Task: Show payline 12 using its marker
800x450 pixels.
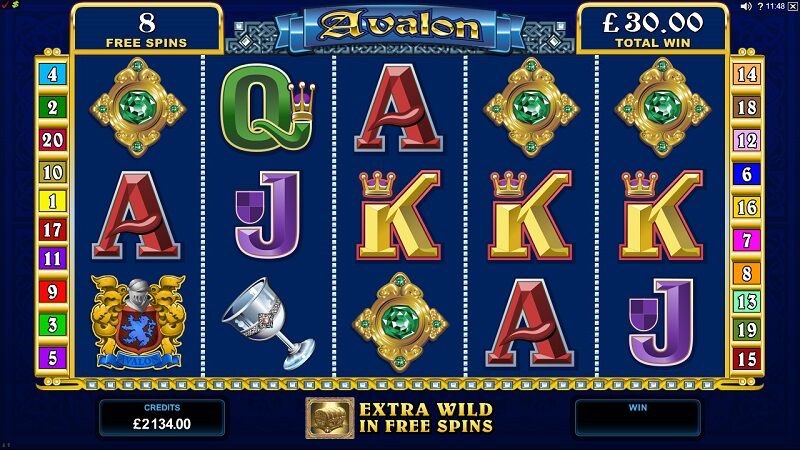Action: click(x=747, y=140)
